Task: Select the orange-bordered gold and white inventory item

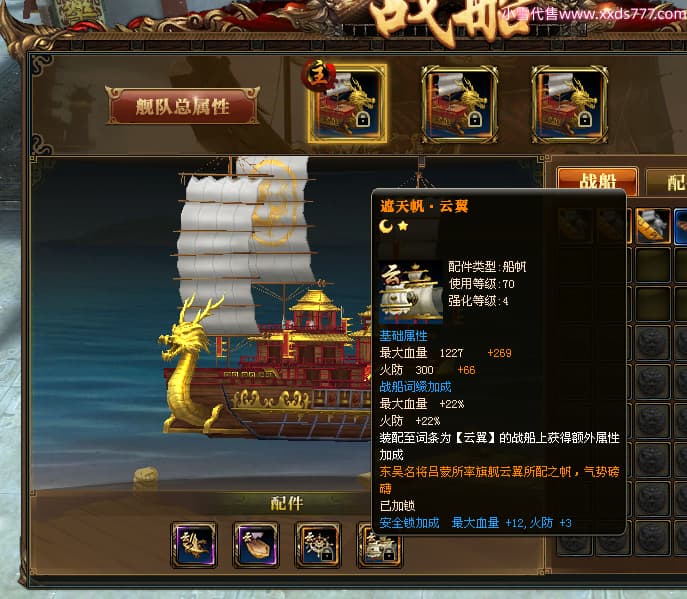Action: coord(653,228)
